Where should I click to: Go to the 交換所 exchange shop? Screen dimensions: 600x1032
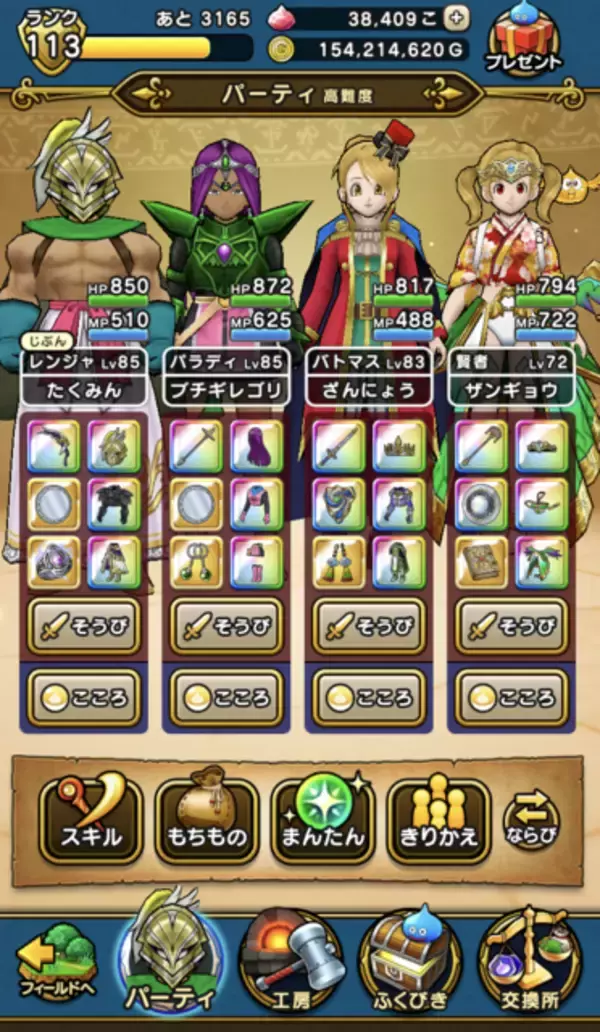530,967
